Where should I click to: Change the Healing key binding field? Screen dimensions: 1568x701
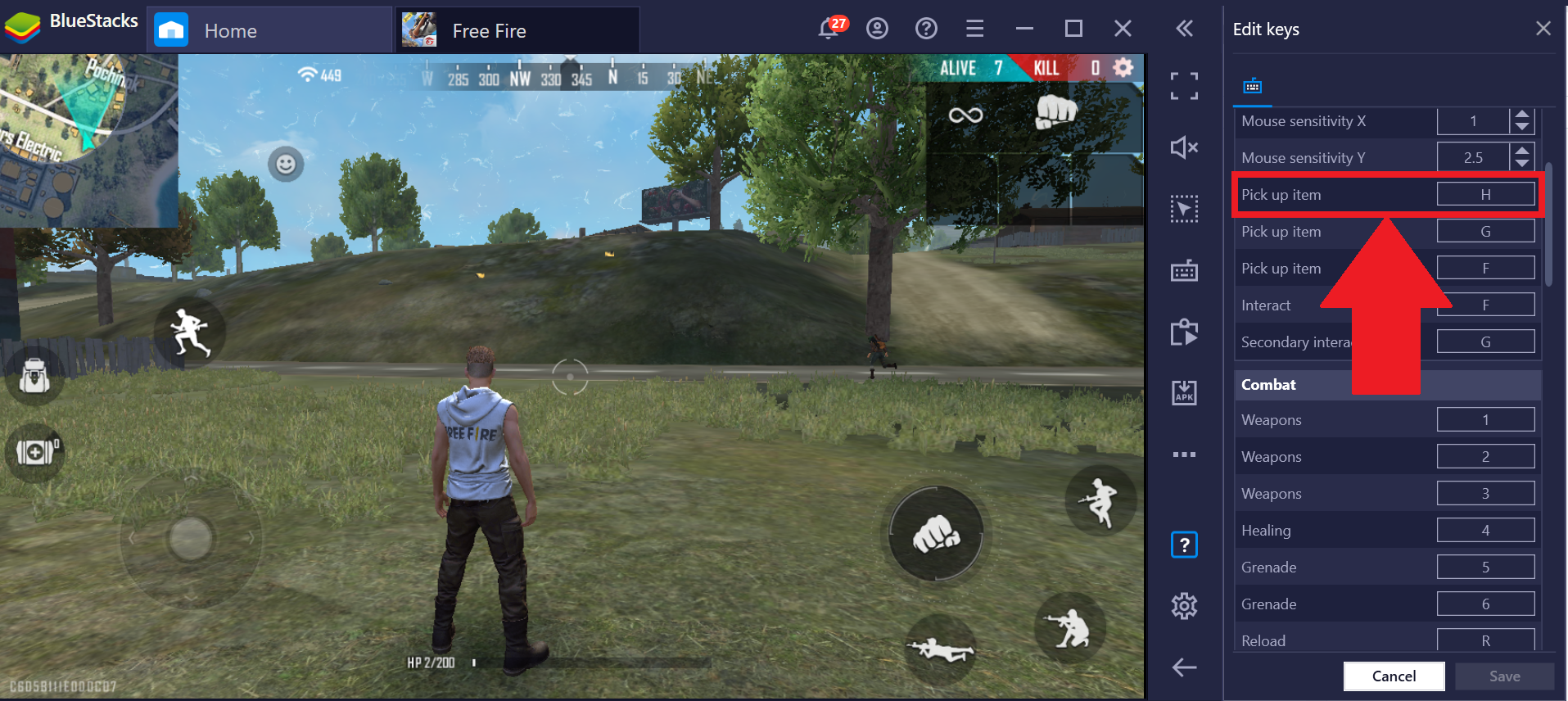coord(1485,531)
